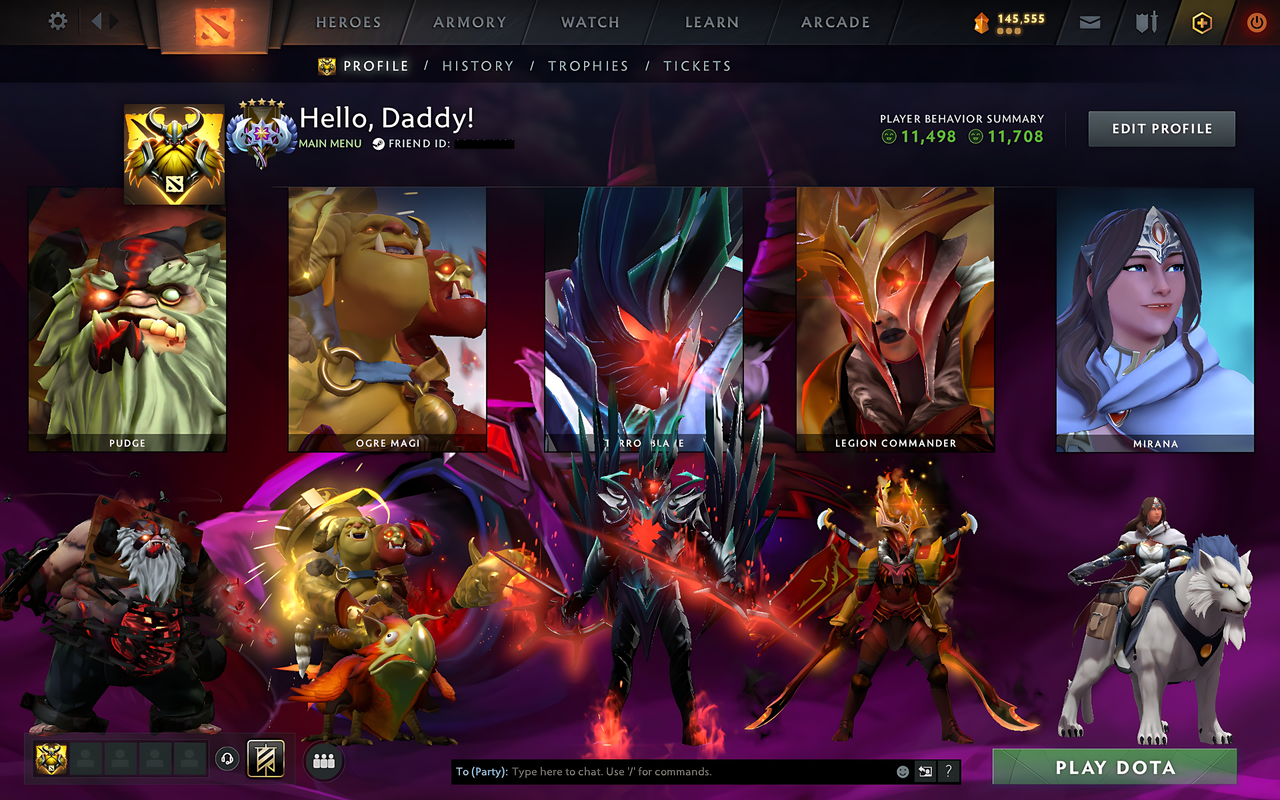Open the emoticon picker in the chat bar
The width and height of the screenshot is (1280, 800).
903,772
